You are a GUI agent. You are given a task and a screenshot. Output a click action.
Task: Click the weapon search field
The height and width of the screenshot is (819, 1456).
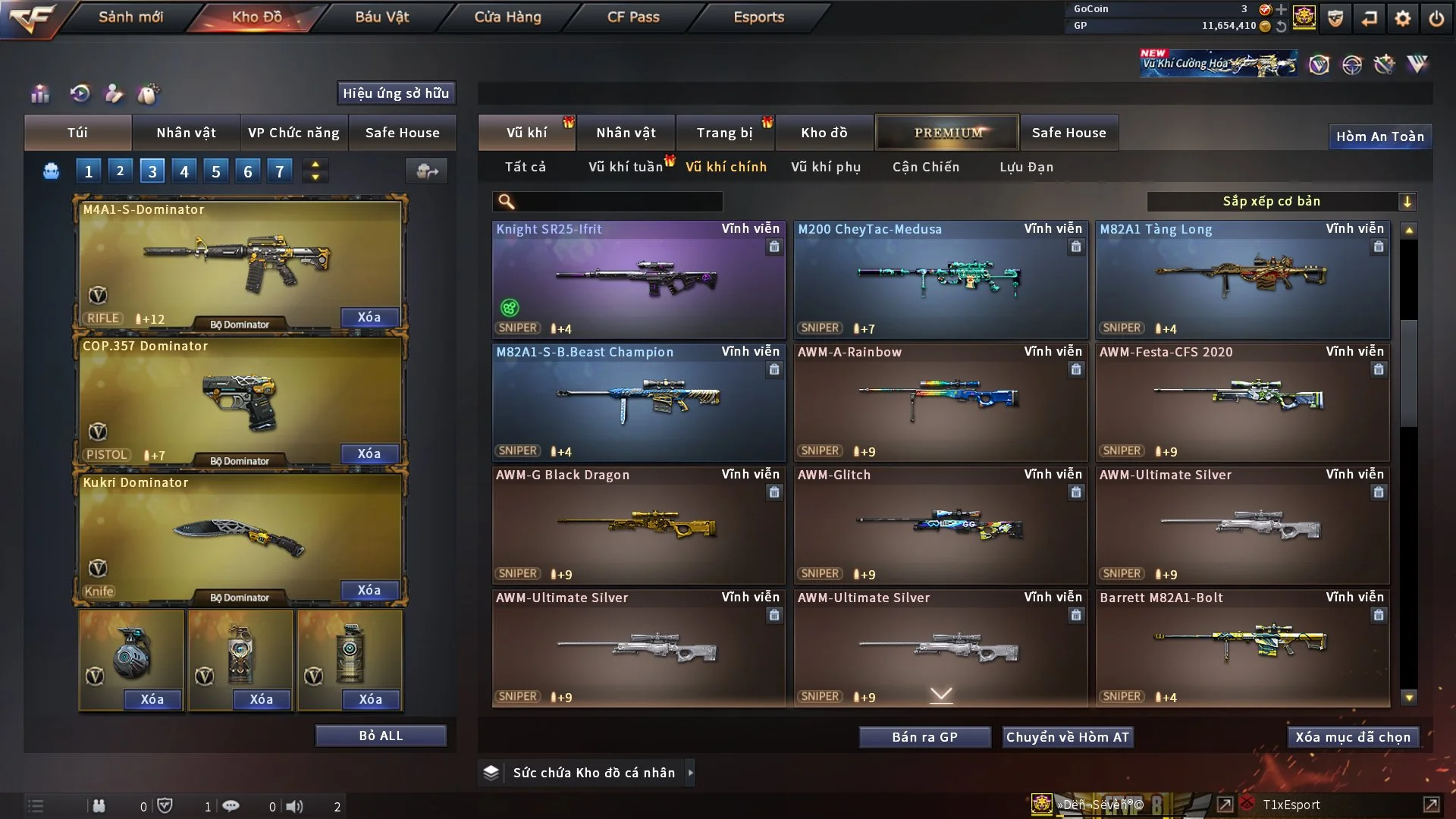click(618, 202)
